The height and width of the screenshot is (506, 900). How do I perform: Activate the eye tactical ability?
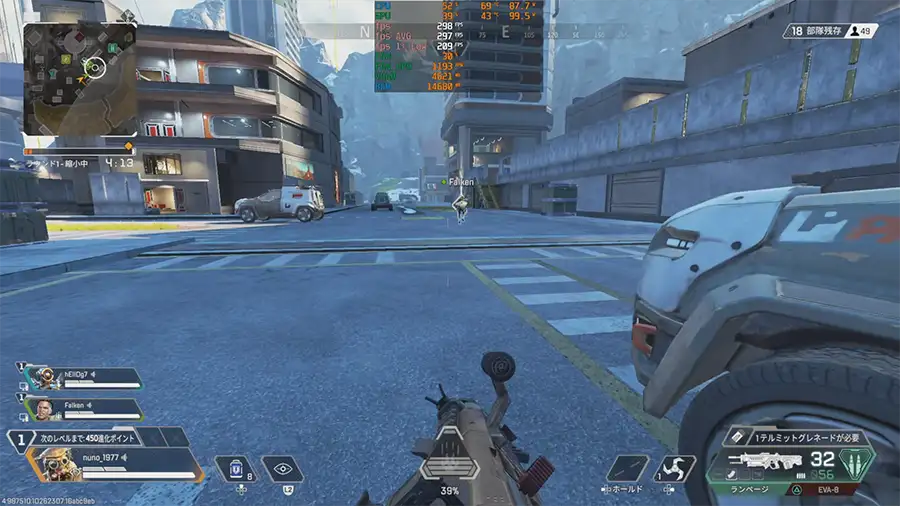[x=282, y=468]
